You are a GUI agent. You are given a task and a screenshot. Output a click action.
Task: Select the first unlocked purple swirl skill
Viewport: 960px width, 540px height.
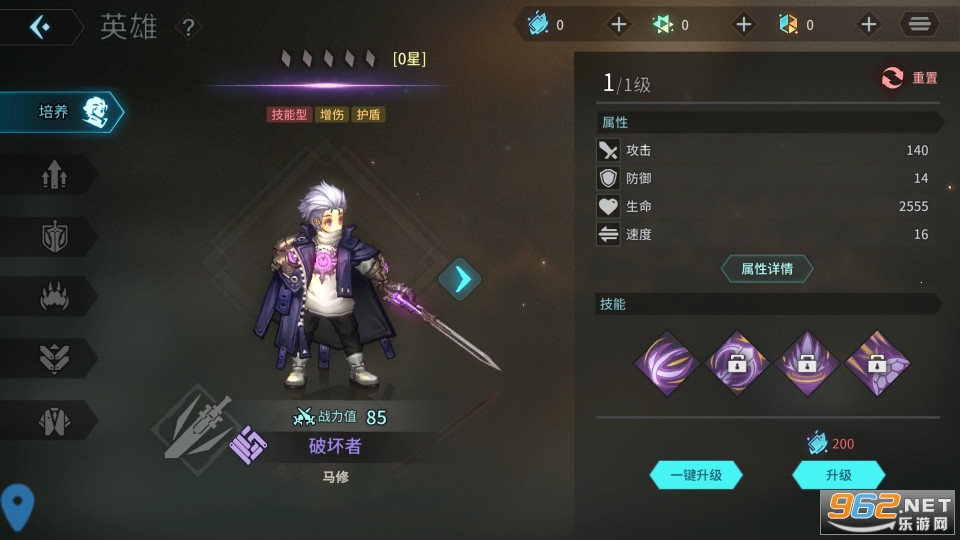click(667, 363)
